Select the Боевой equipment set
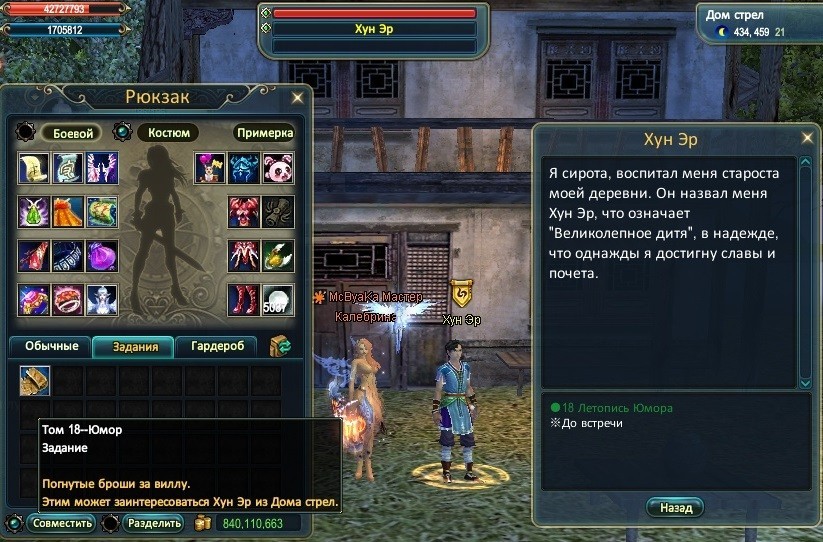 coord(72,133)
